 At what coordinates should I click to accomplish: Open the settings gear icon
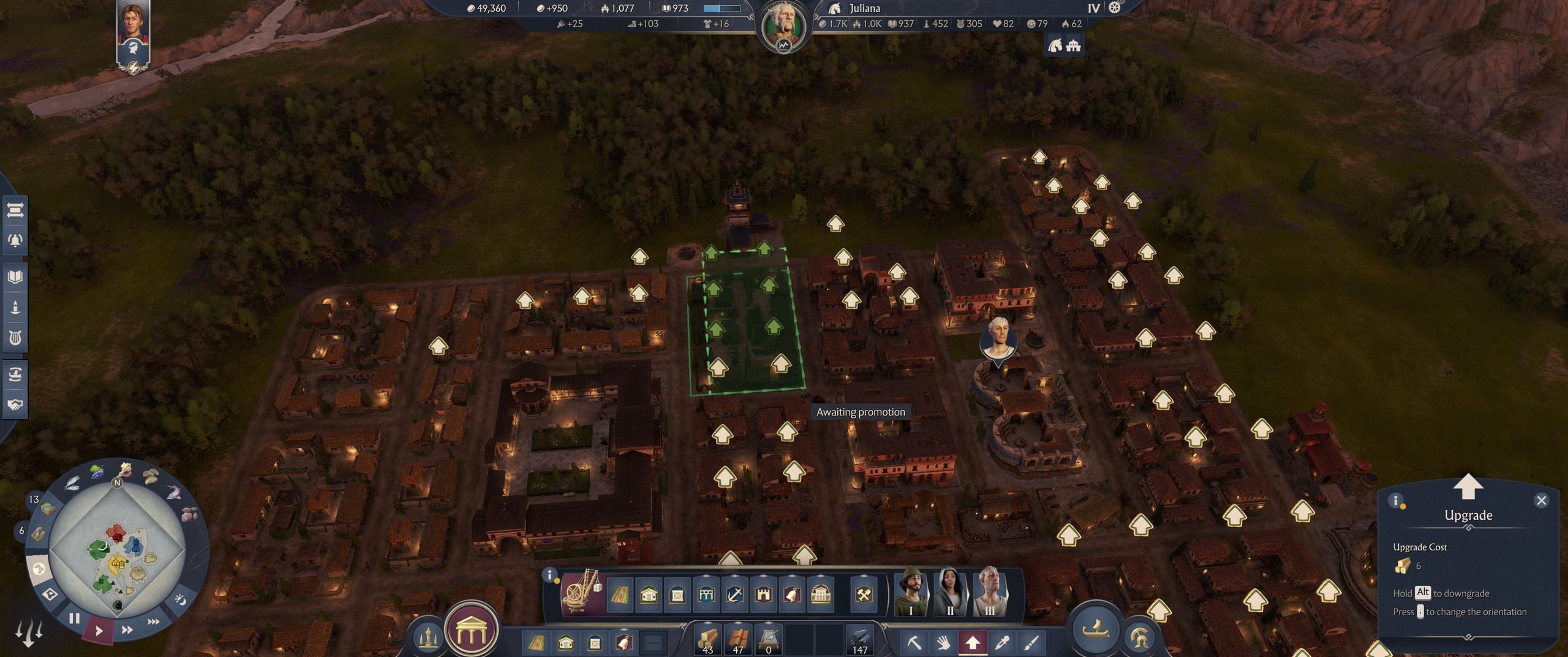1114,8
